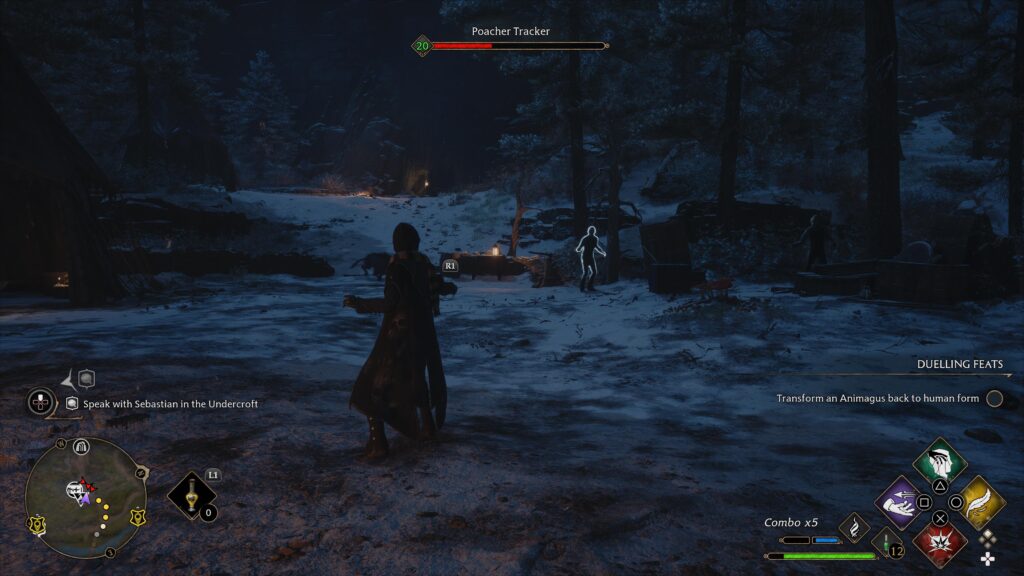Activate the white flame ancient magic icon

pyautogui.click(x=854, y=527)
